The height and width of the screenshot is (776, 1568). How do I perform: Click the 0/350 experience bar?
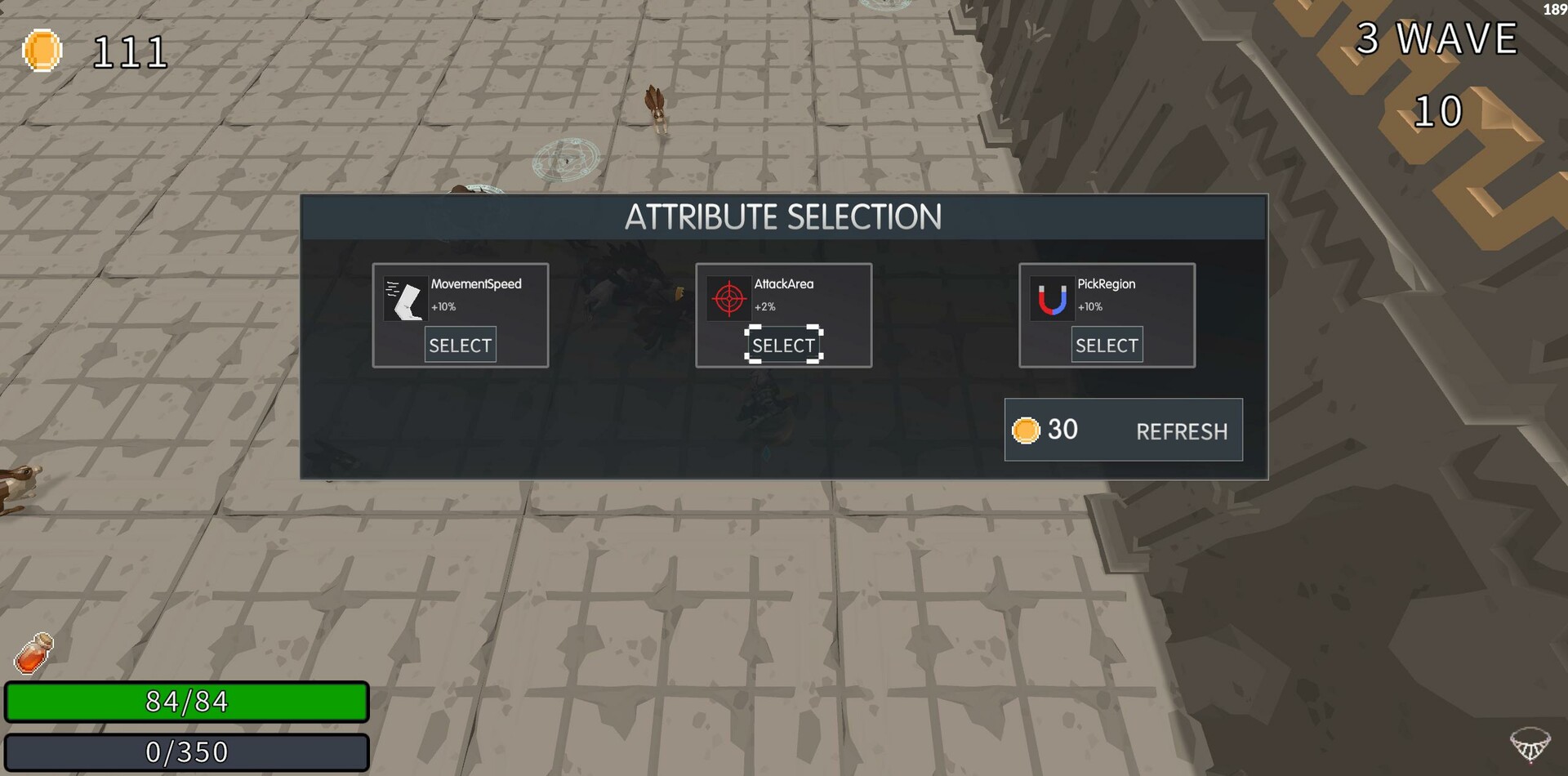point(186,751)
